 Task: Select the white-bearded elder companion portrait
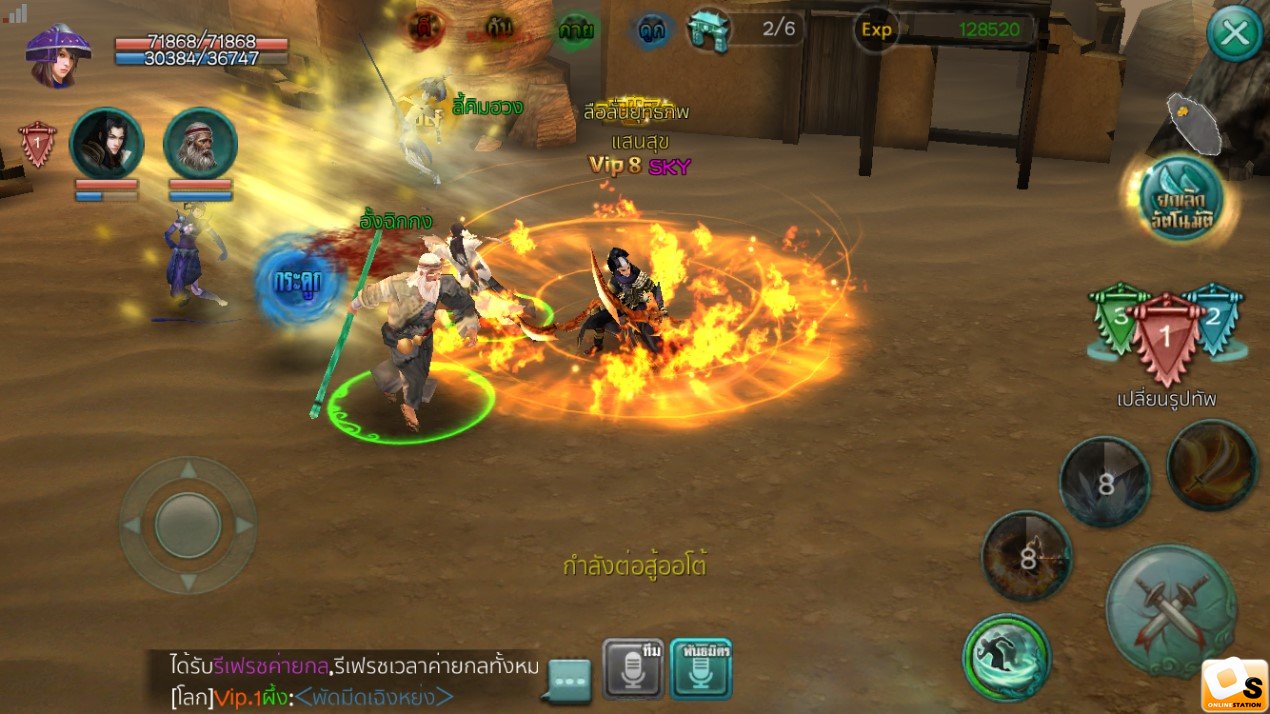200,144
